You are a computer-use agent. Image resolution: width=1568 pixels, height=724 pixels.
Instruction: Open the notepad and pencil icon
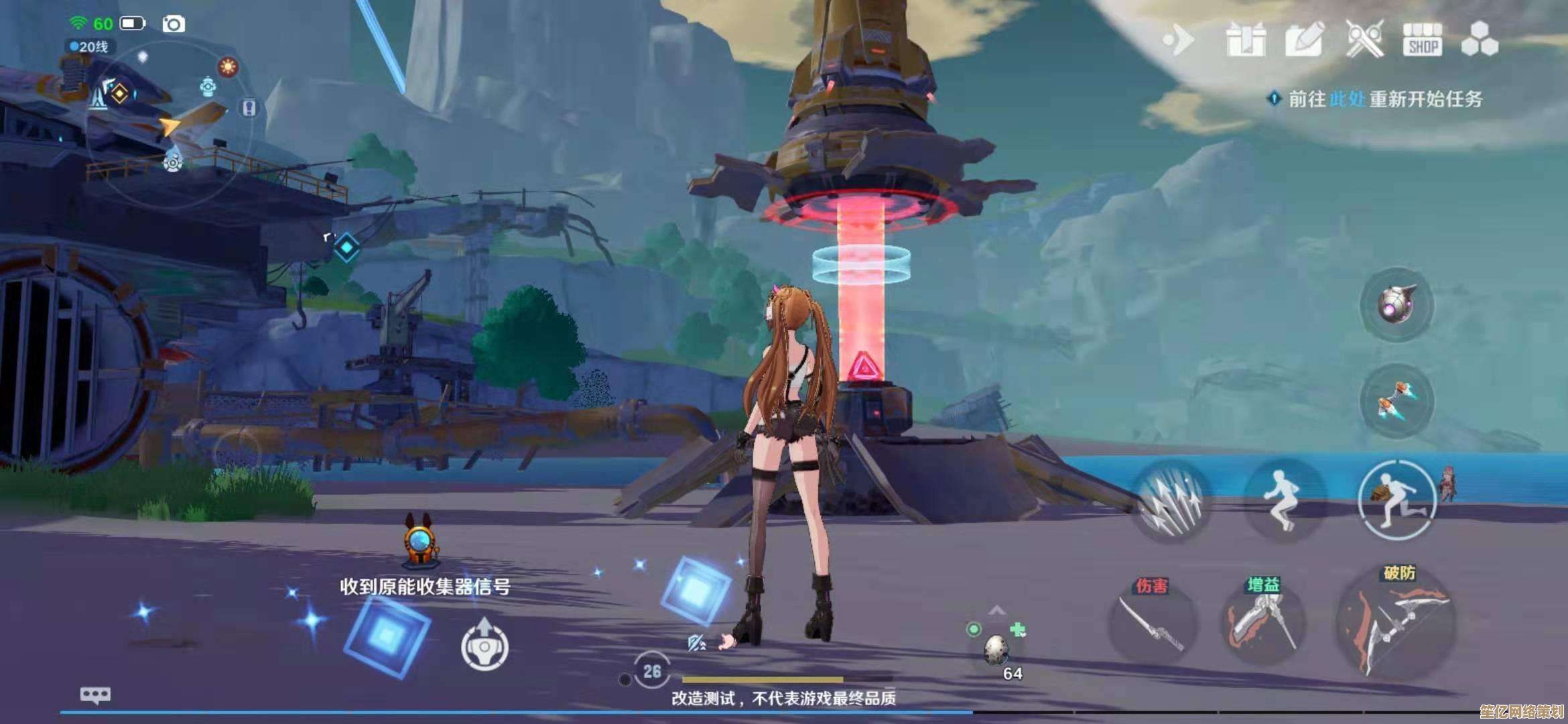tap(1304, 40)
